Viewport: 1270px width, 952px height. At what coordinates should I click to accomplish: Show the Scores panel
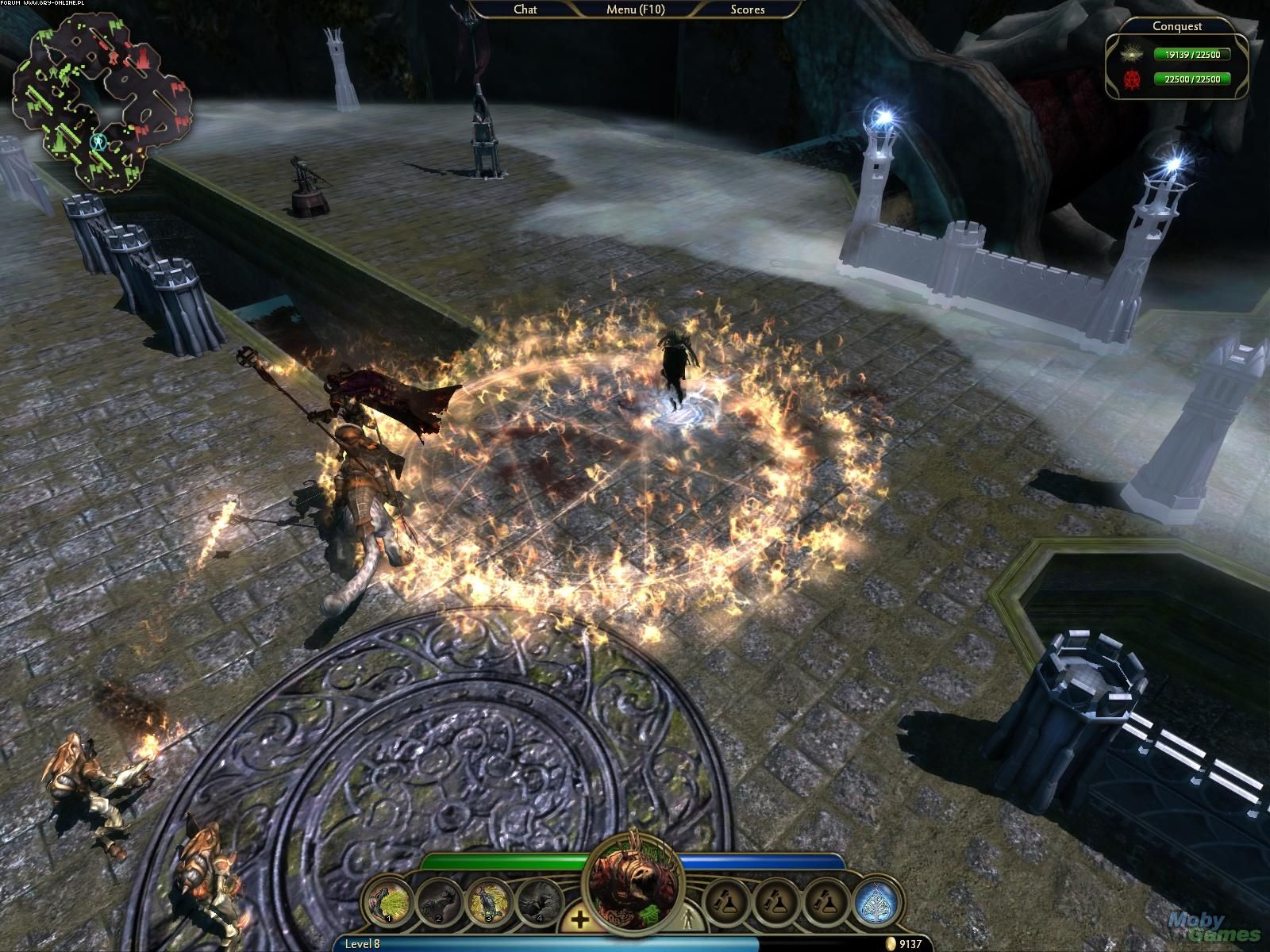pyautogui.click(x=747, y=10)
